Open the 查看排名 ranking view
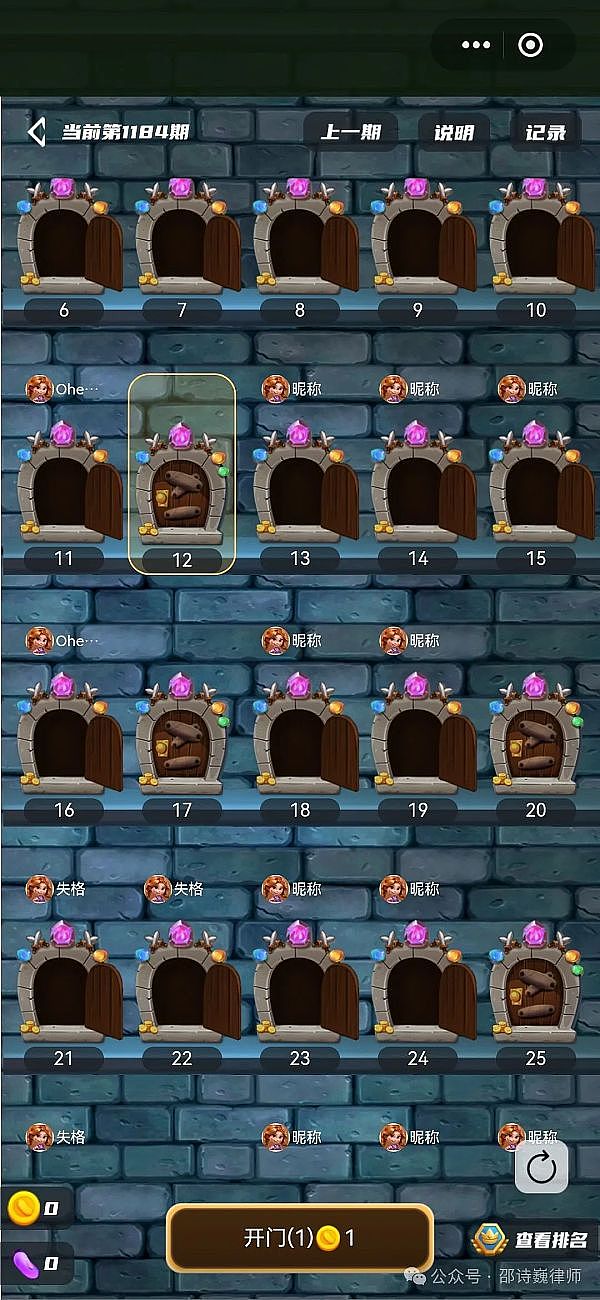The width and height of the screenshot is (600, 1300). coord(531,1241)
